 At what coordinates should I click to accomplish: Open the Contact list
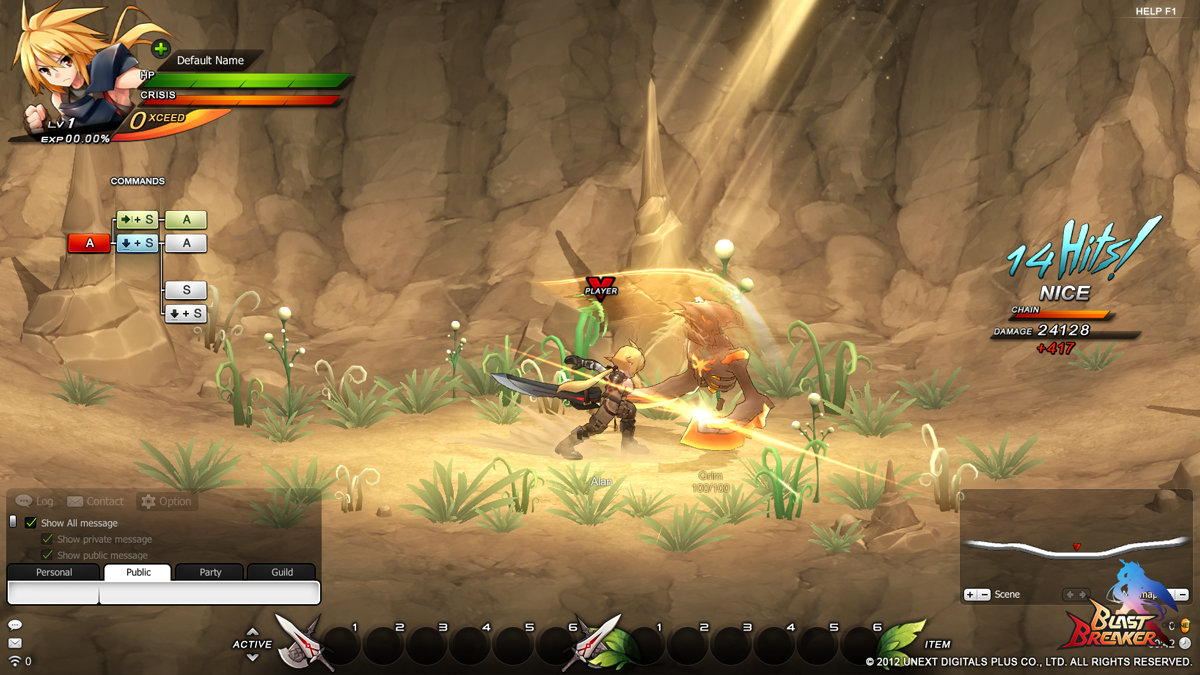click(x=95, y=501)
